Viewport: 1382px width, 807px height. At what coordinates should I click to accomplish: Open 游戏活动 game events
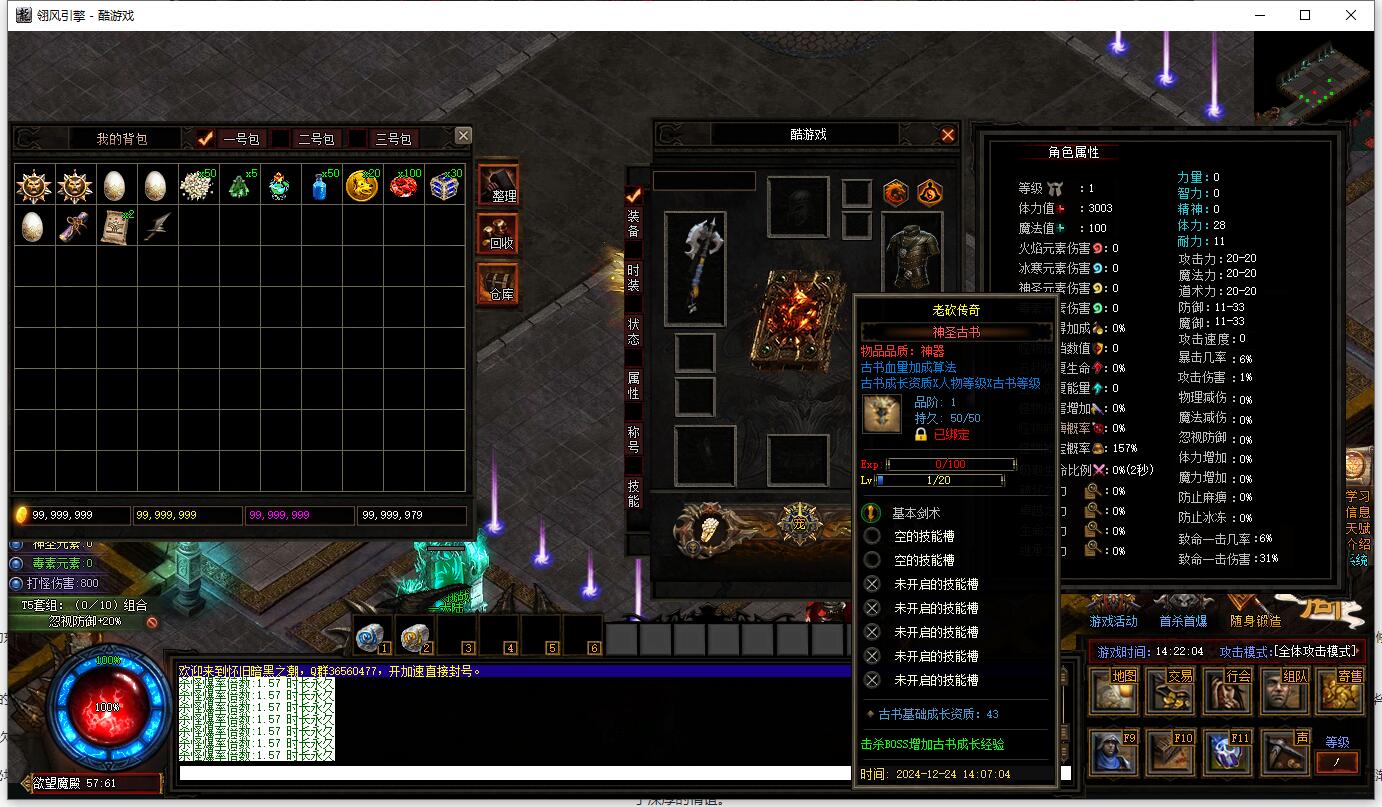[x=1113, y=610]
